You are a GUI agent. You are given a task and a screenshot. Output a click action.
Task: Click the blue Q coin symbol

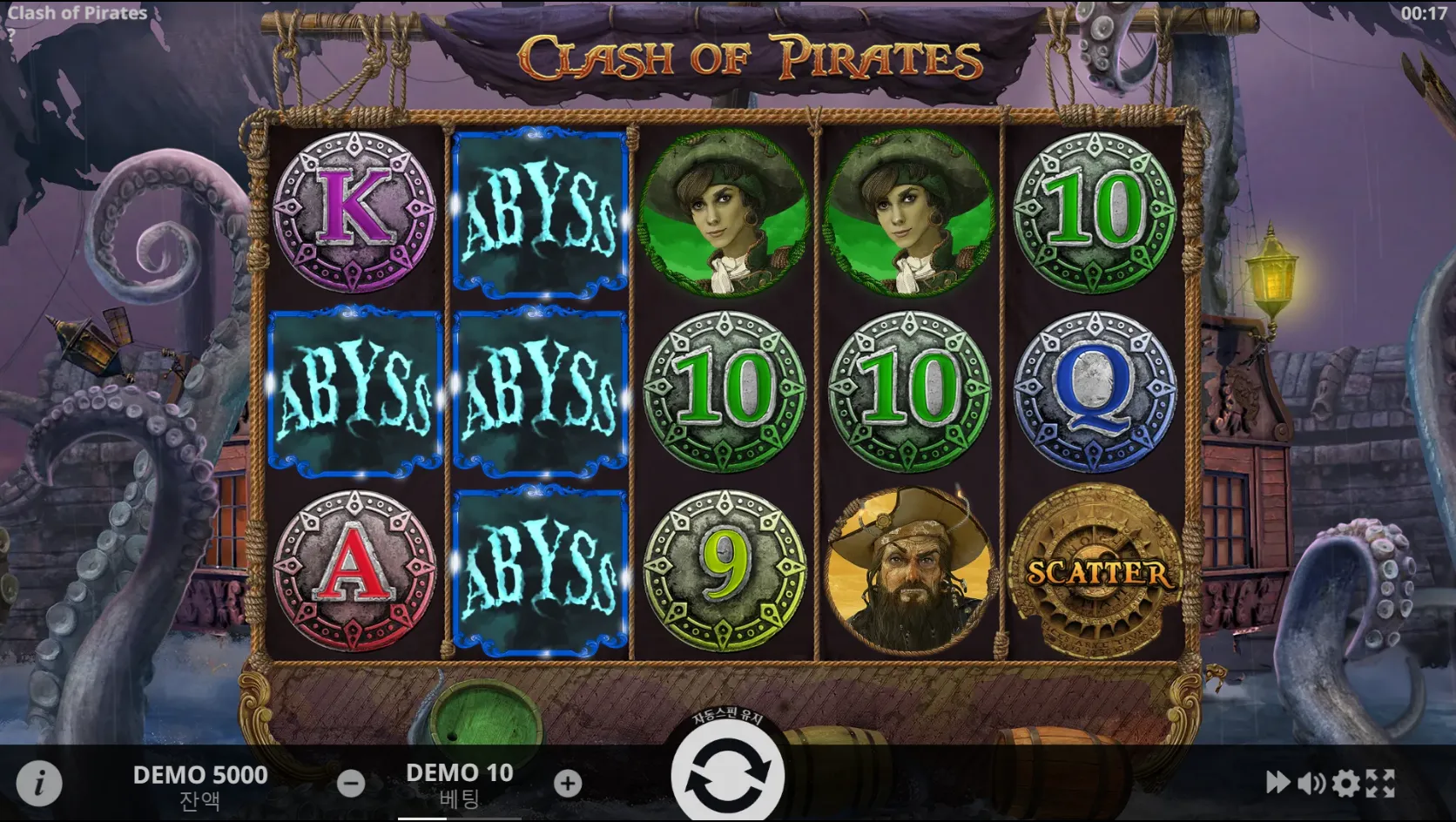click(x=1096, y=392)
